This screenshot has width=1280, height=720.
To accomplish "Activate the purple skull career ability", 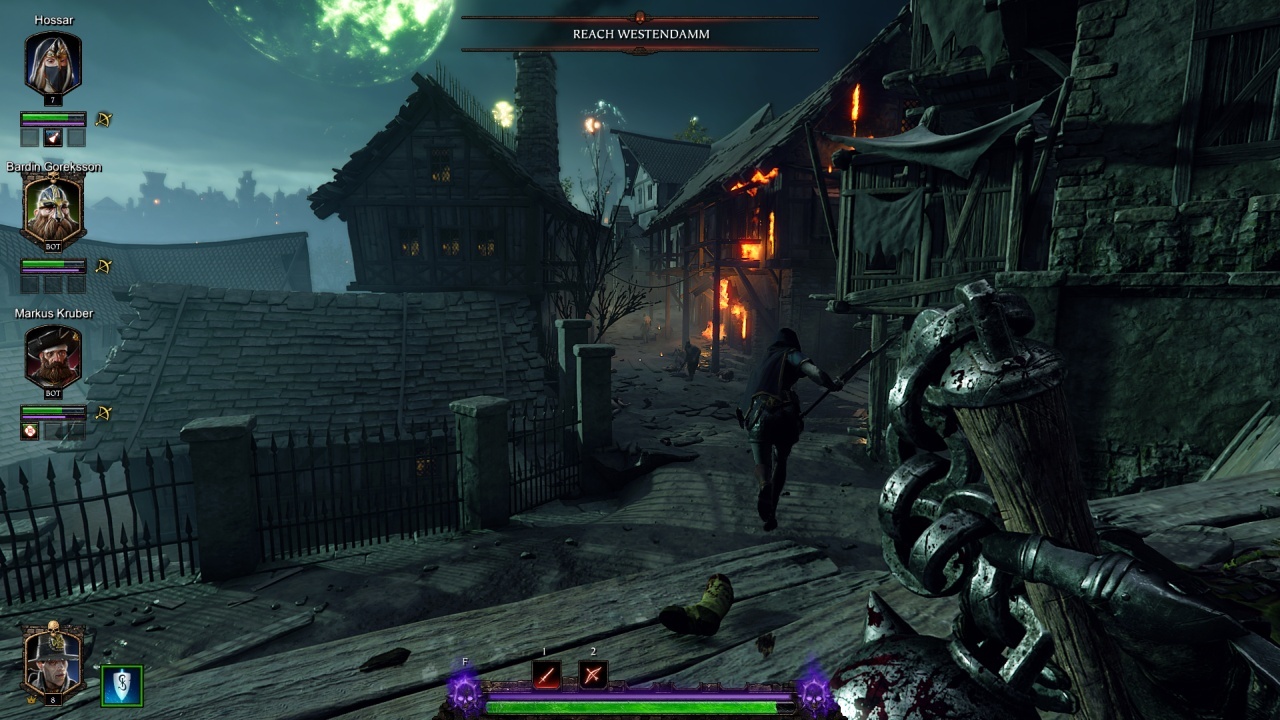I will coord(465,692).
